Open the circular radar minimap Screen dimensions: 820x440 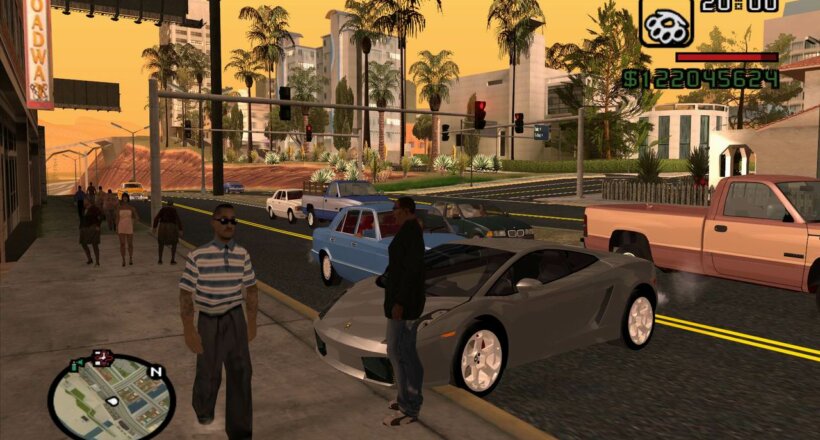(111, 398)
